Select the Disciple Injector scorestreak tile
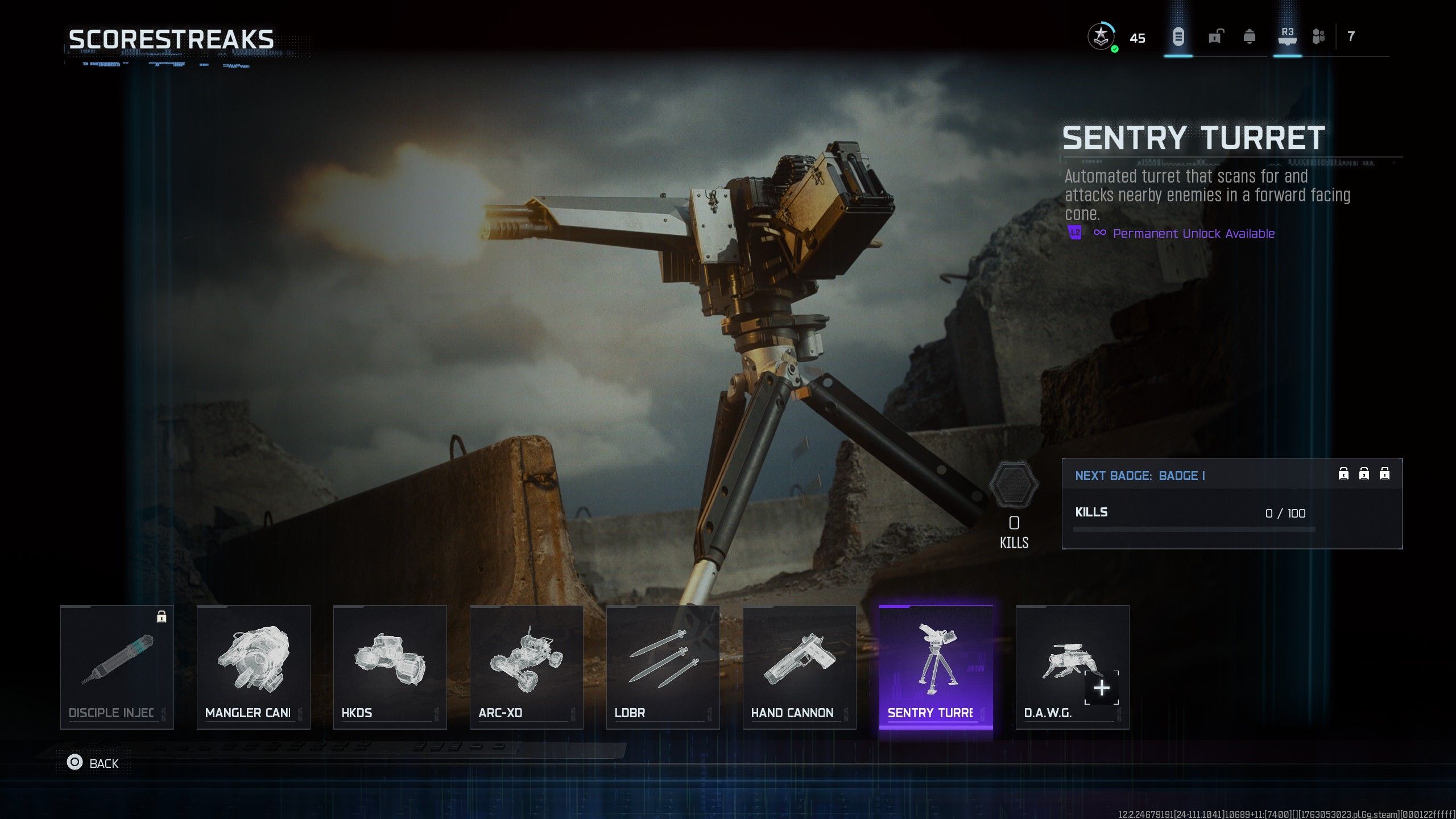 (x=117, y=667)
